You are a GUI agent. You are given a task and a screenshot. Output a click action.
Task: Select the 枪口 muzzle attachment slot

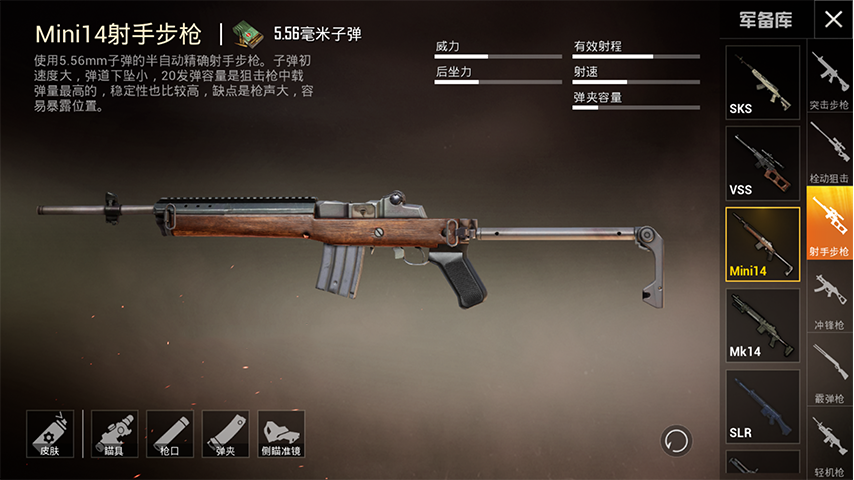point(170,434)
